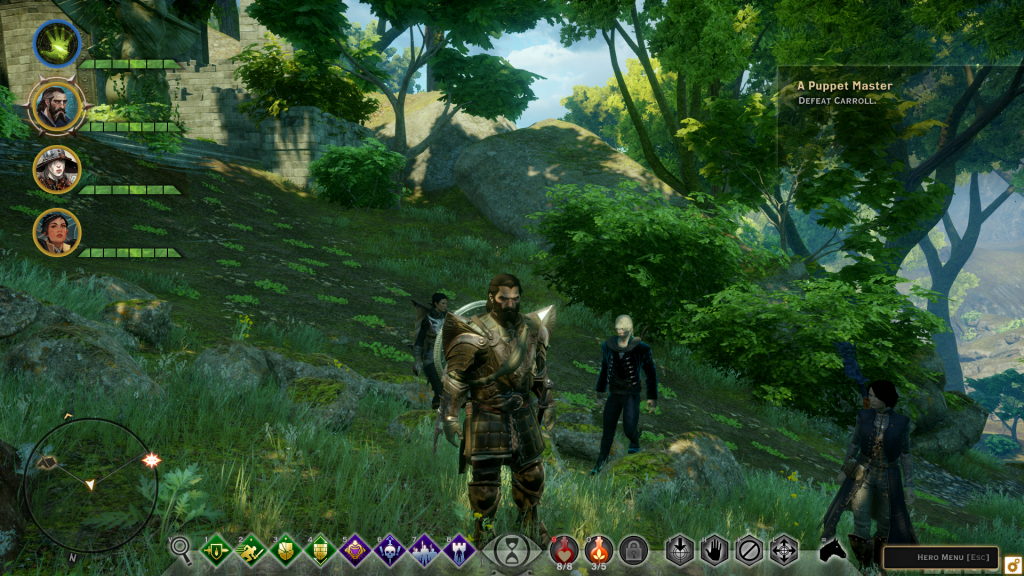Use the orange flame potion
Viewport: 1024px width, 576px height.
click(x=599, y=548)
